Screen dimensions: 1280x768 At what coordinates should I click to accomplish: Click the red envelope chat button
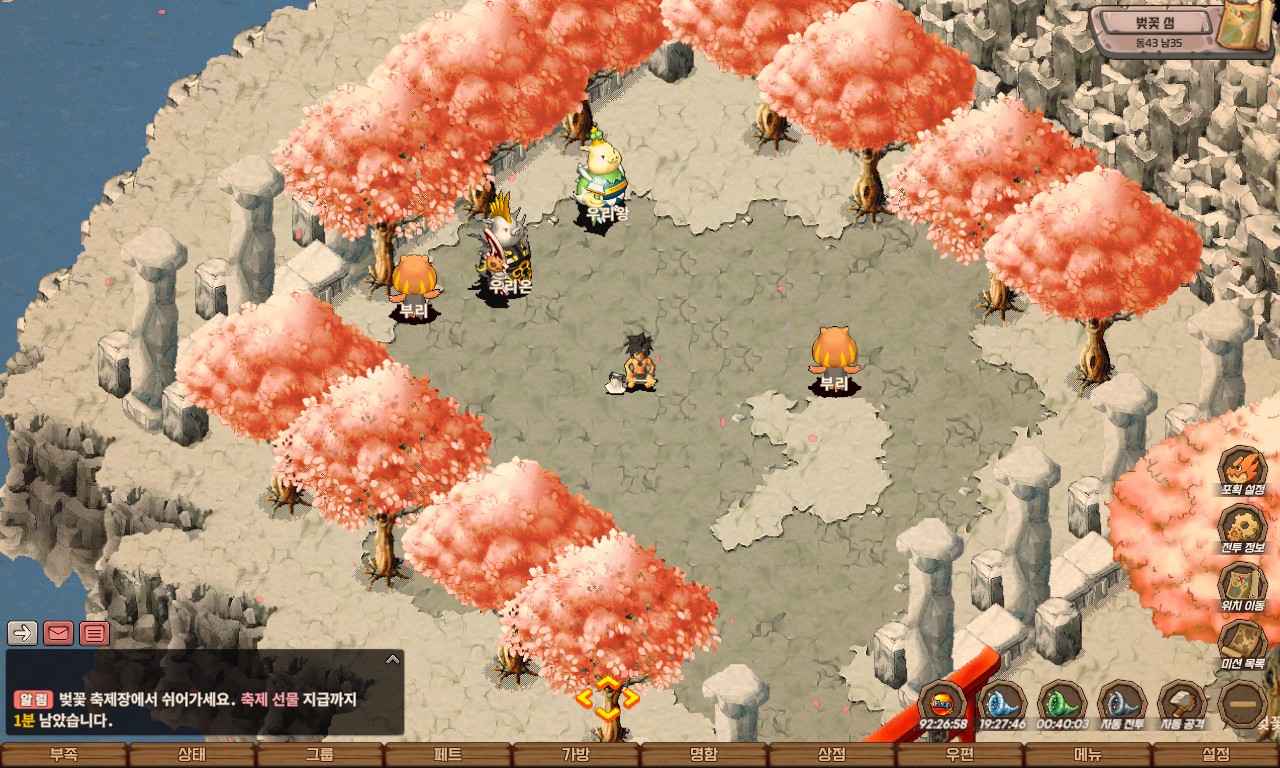58,633
